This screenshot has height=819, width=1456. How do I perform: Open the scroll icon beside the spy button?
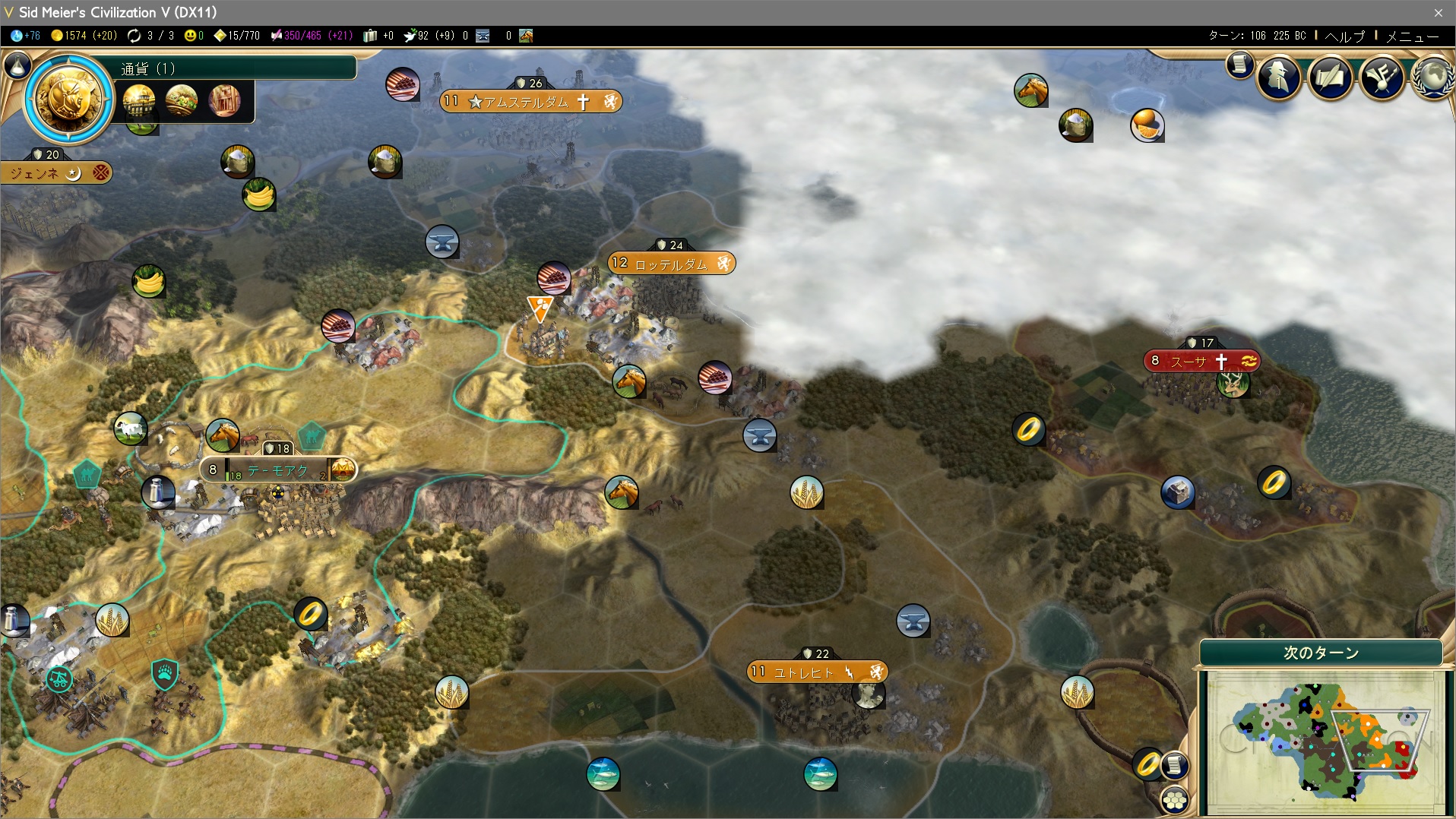tap(1239, 65)
